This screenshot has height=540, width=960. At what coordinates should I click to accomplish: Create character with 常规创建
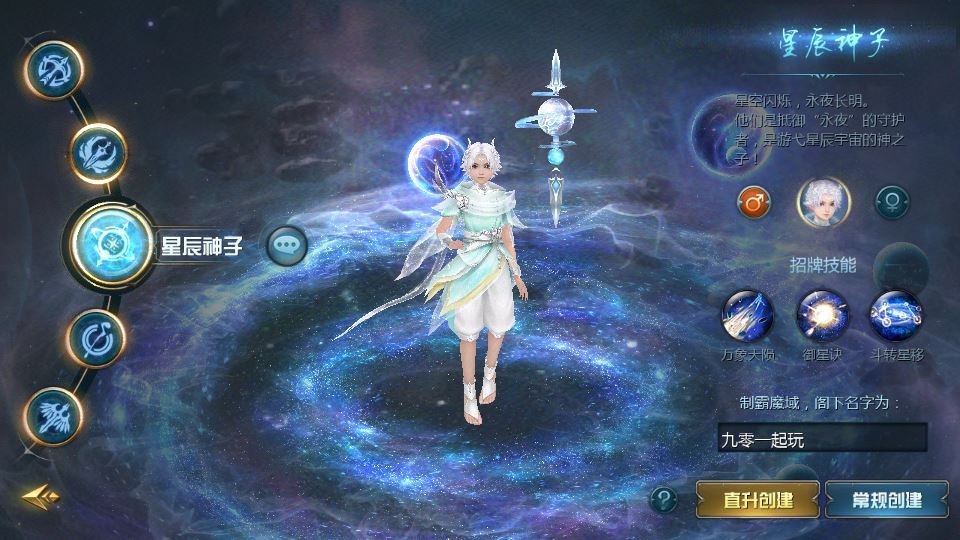pos(886,498)
